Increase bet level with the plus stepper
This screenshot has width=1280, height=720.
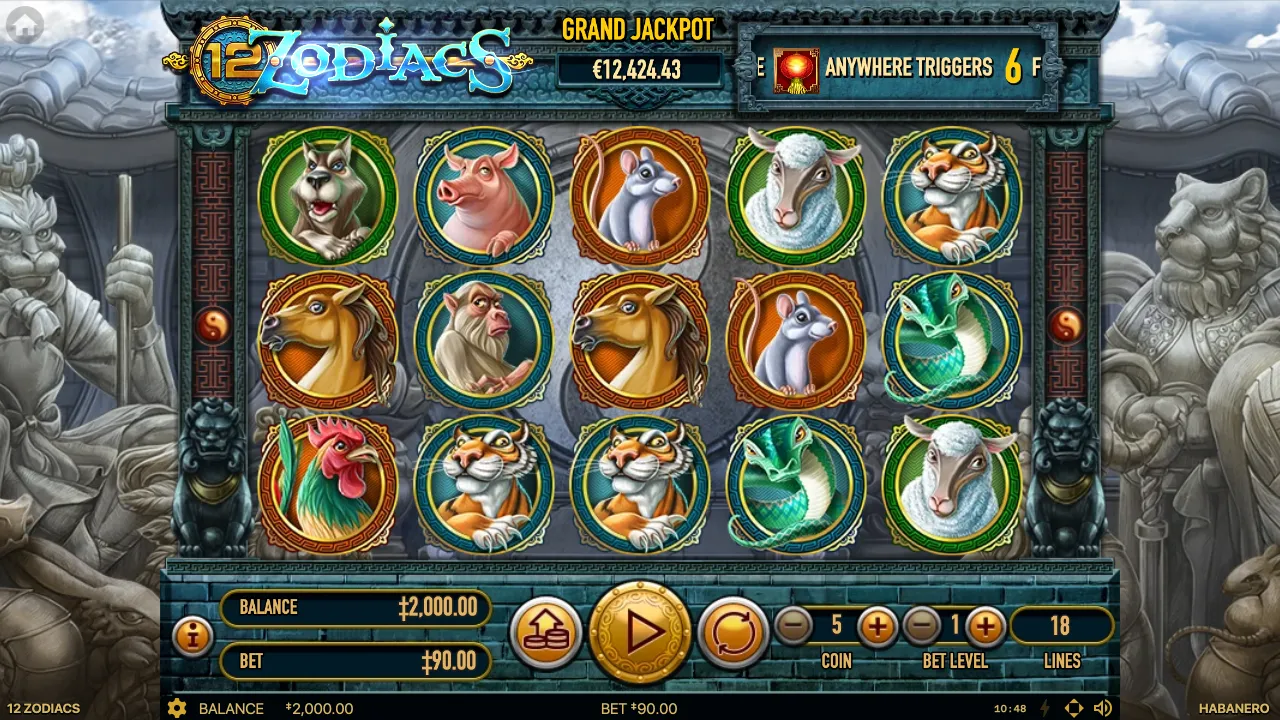984,628
